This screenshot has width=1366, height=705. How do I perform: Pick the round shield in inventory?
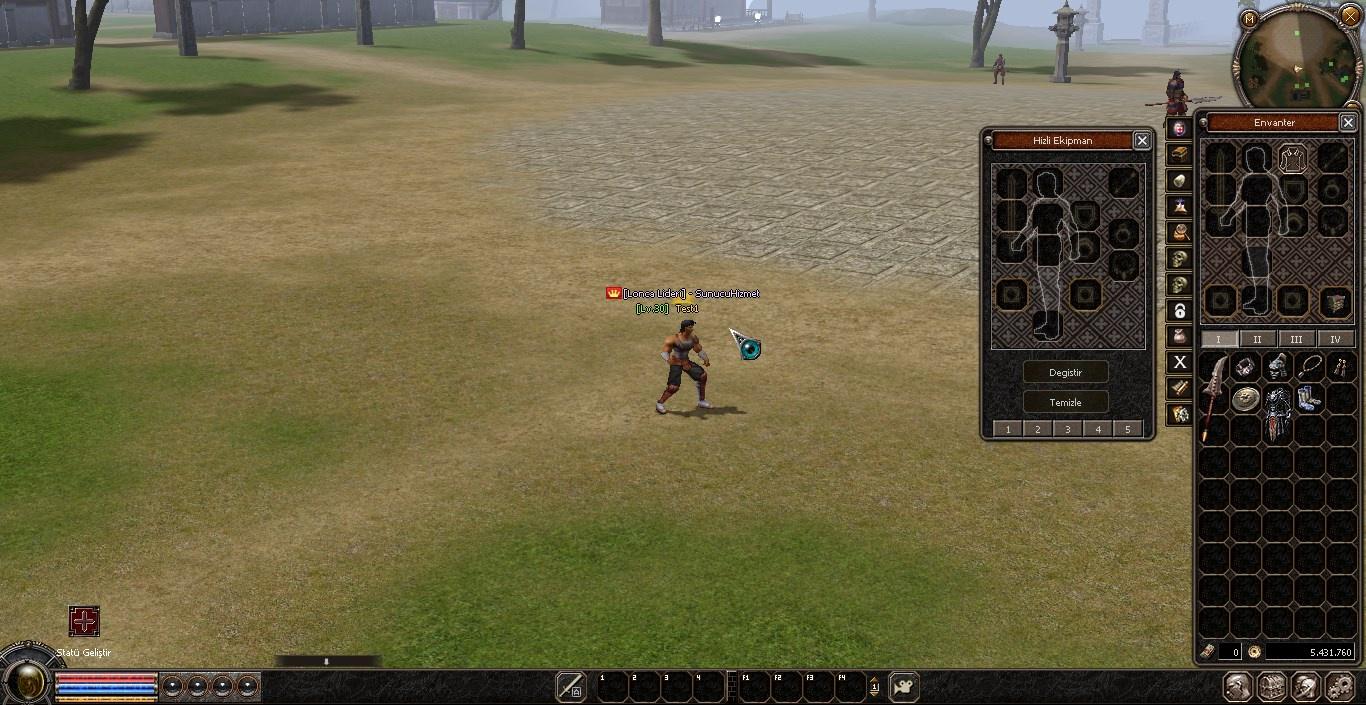[1245, 400]
